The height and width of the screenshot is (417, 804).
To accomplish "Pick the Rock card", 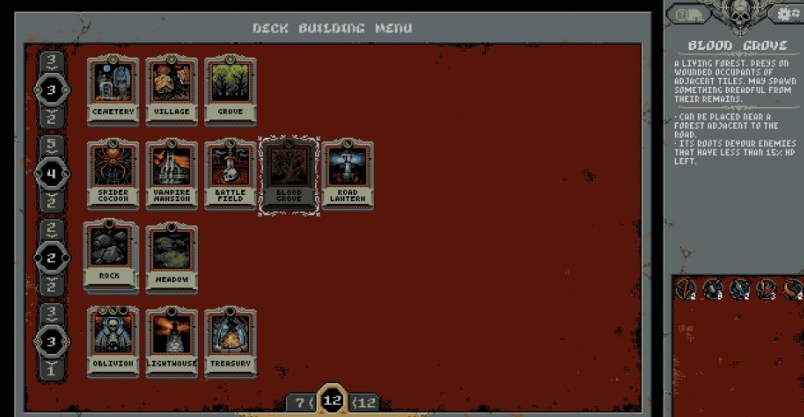I will pyautogui.click(x=112, y=256).
